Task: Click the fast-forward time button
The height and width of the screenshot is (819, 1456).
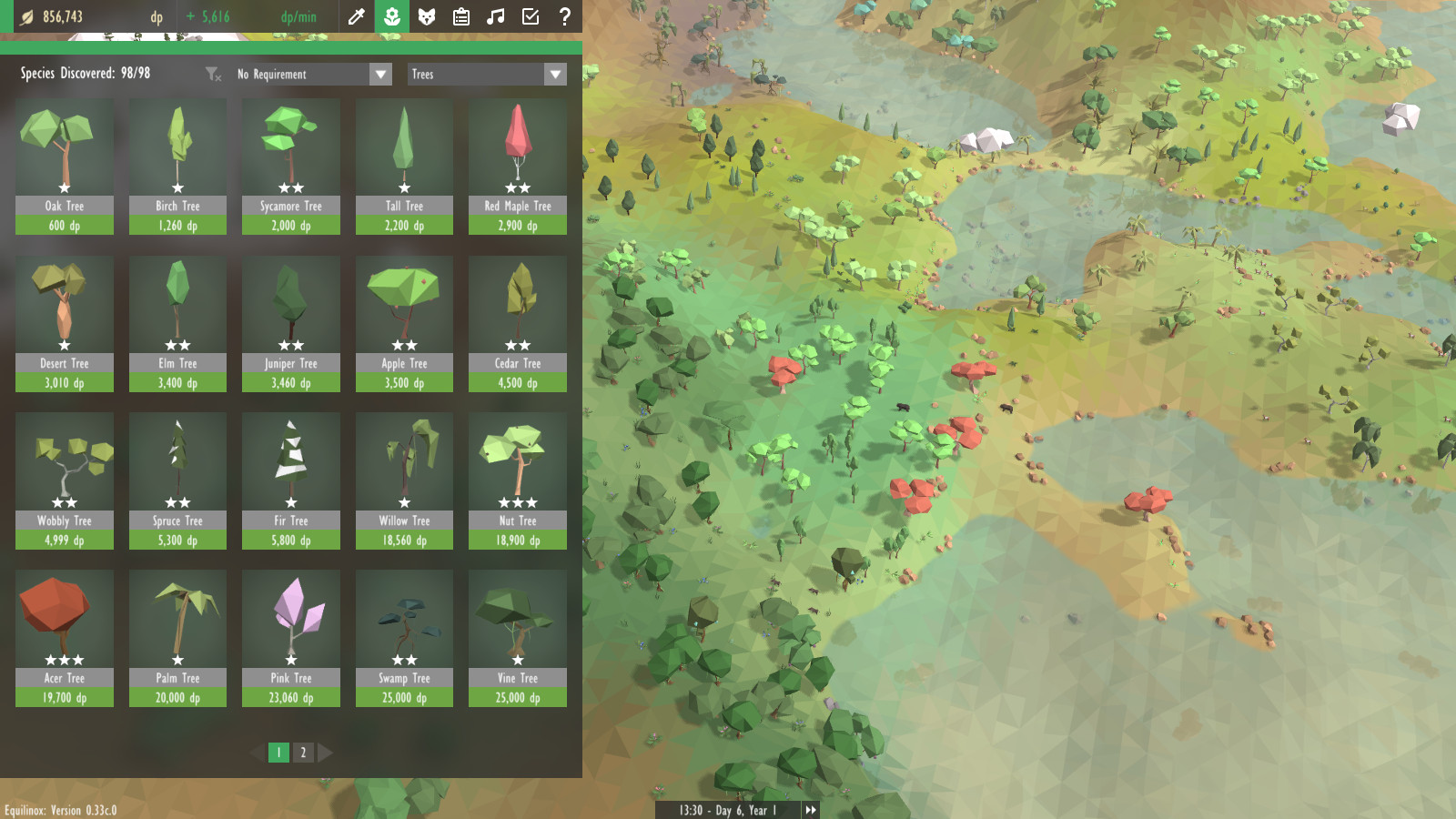Action: [810, 810]
